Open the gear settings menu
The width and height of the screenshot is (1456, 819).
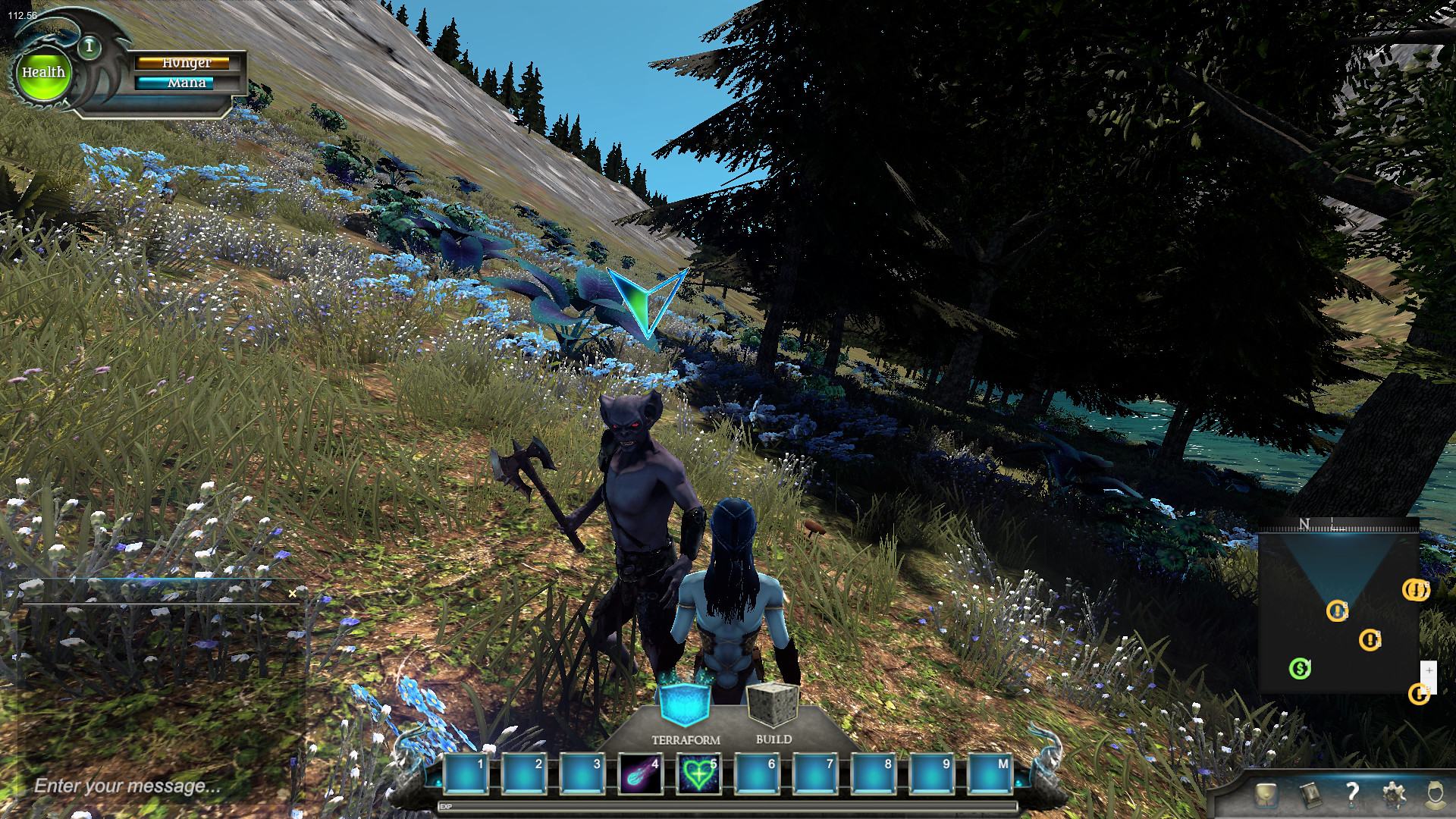1394,795
